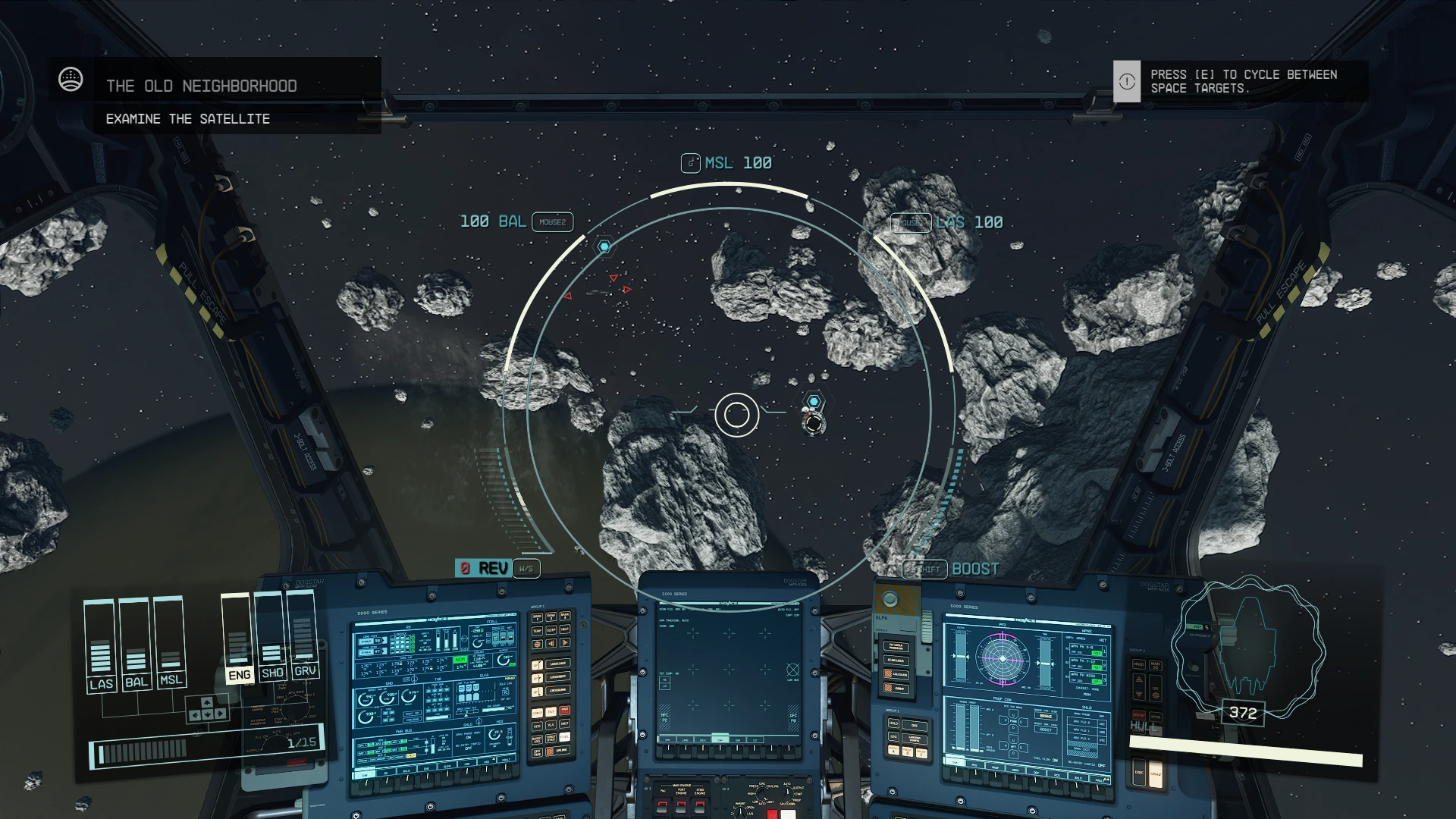Select the BAL power allocation column

coord(135,643)
